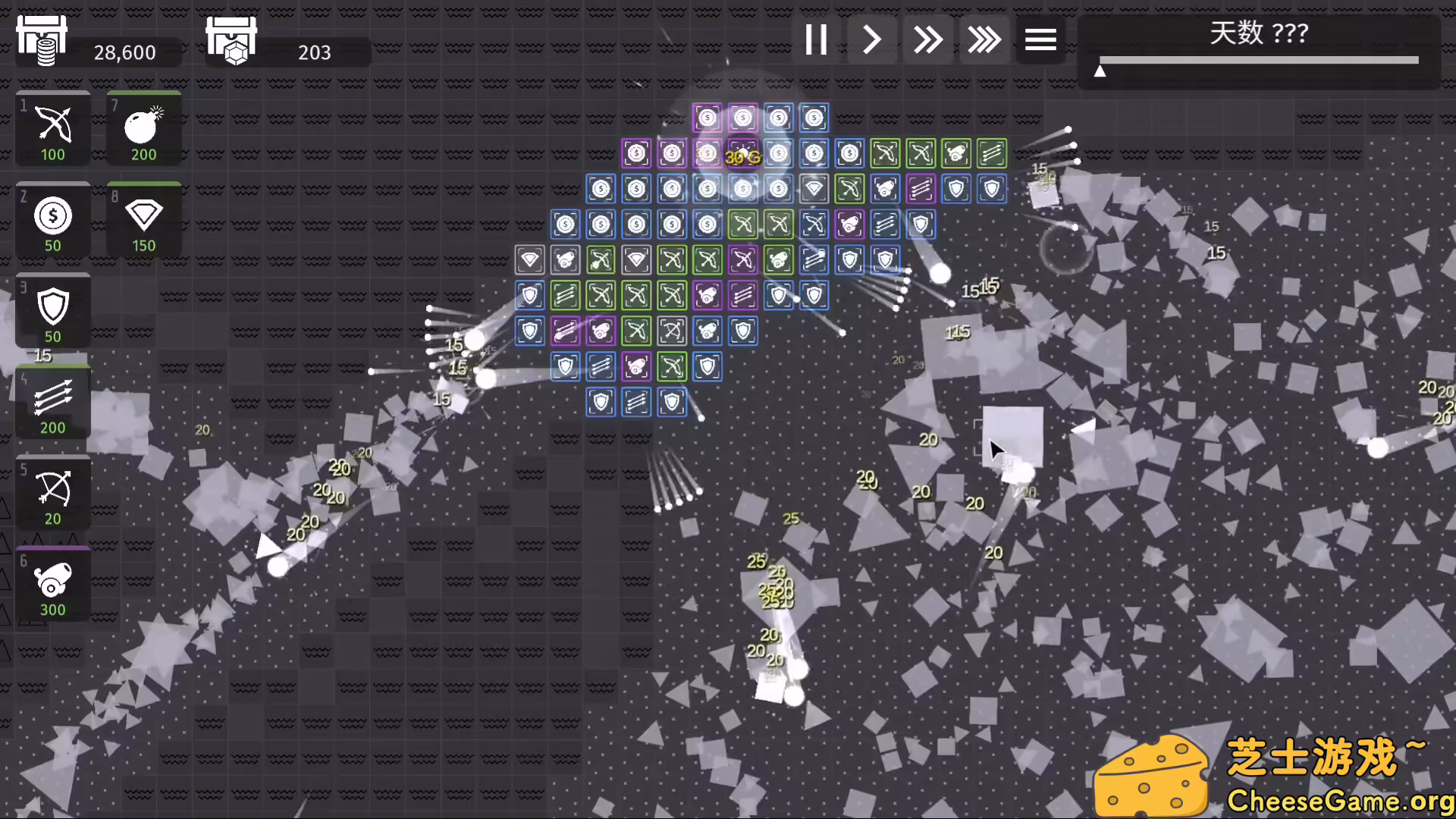Screen dimensions: 1456x819
Task: Select the coin tower costing 50
Action: pyautogui.click(x=52, y=218)
